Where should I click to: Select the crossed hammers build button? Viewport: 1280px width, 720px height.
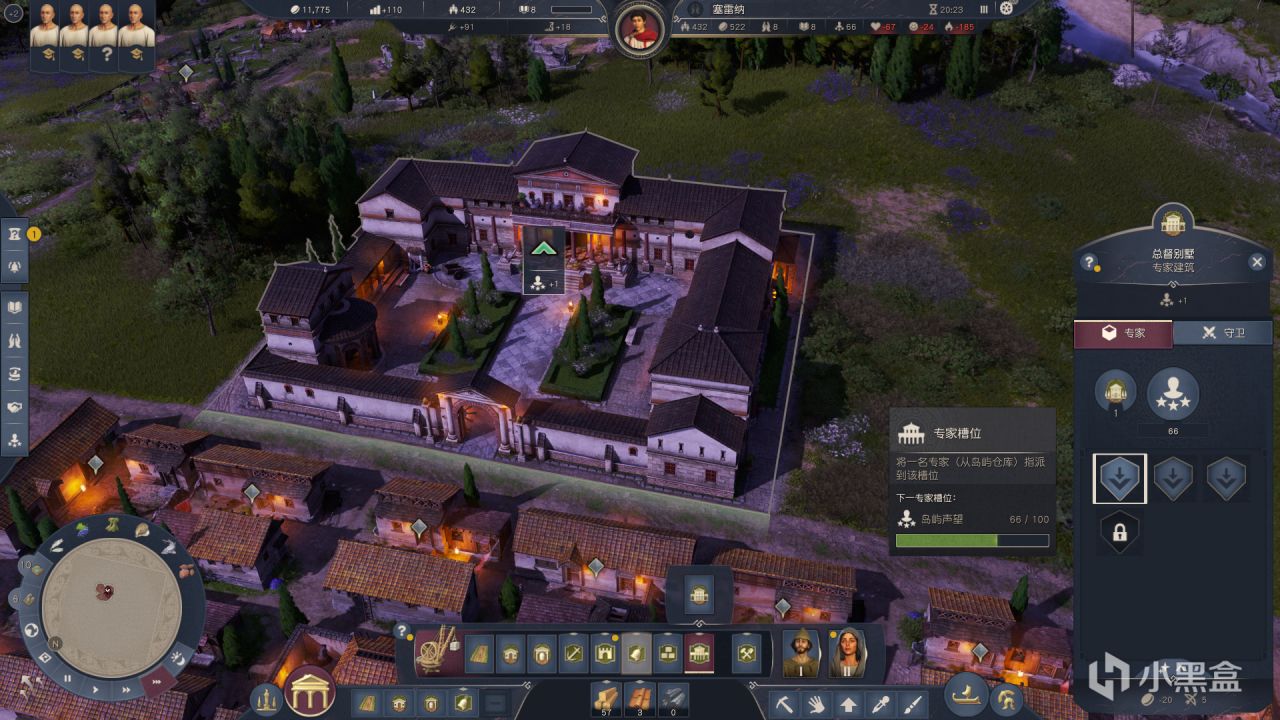745,653
